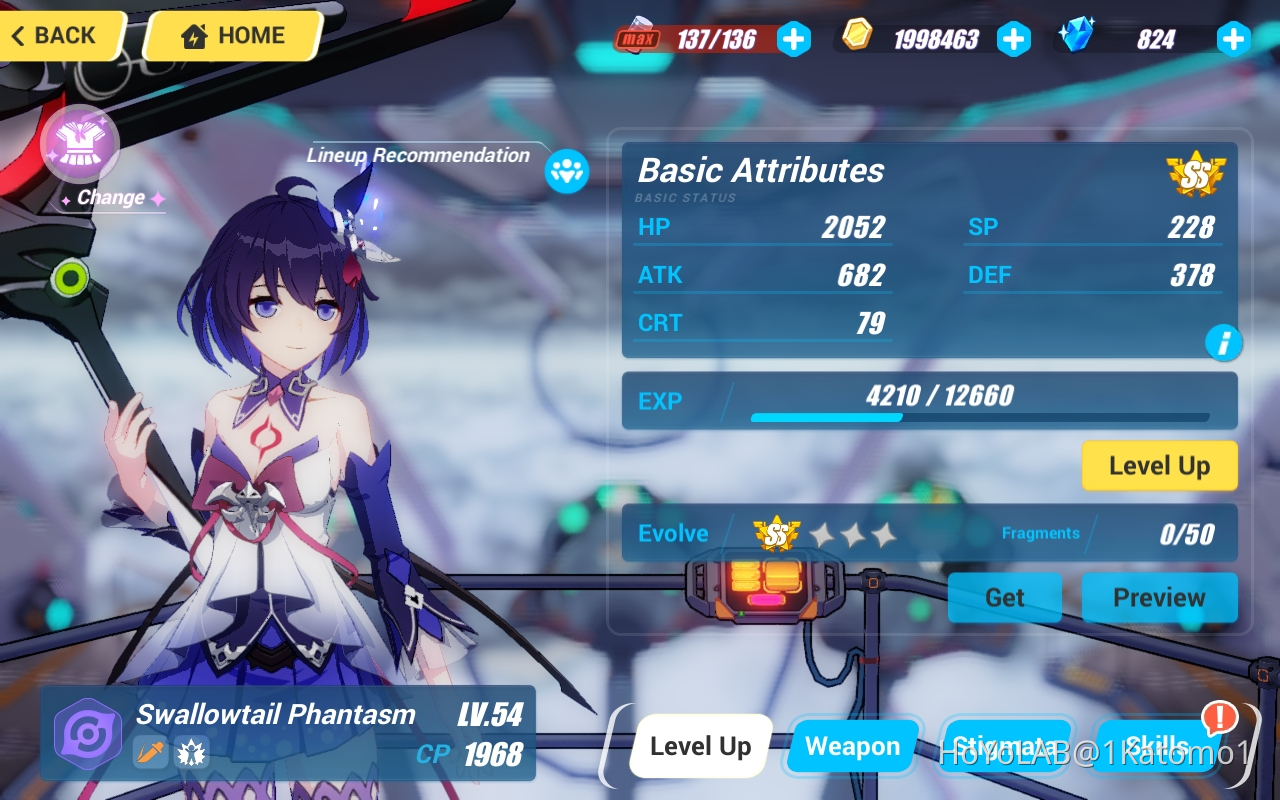The width and height of the screenshot is (1280, 800).
Task: Toggle the SS evolve rank star
Action: coord(778,533)
